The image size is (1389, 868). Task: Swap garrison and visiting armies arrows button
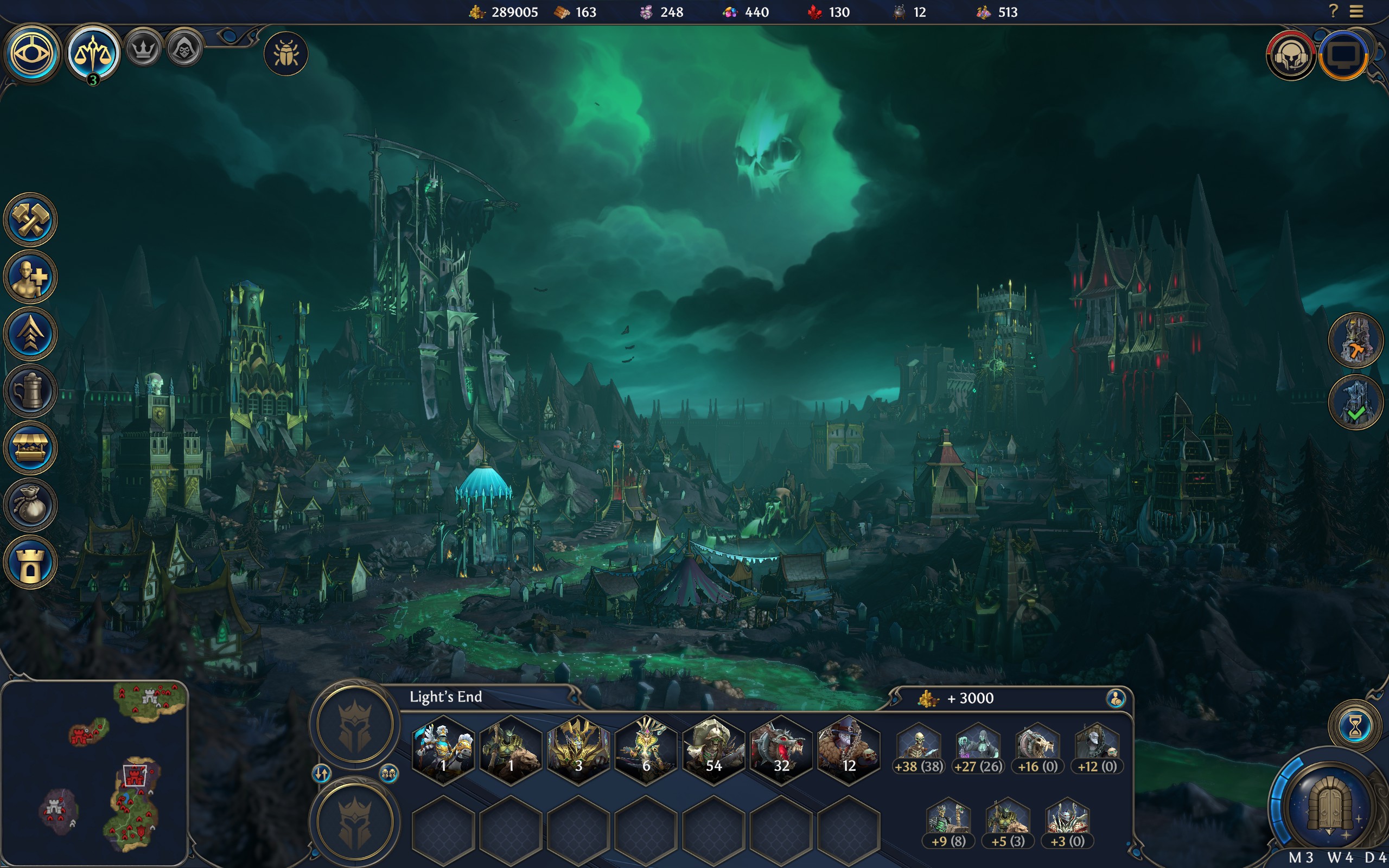[321, 774]
